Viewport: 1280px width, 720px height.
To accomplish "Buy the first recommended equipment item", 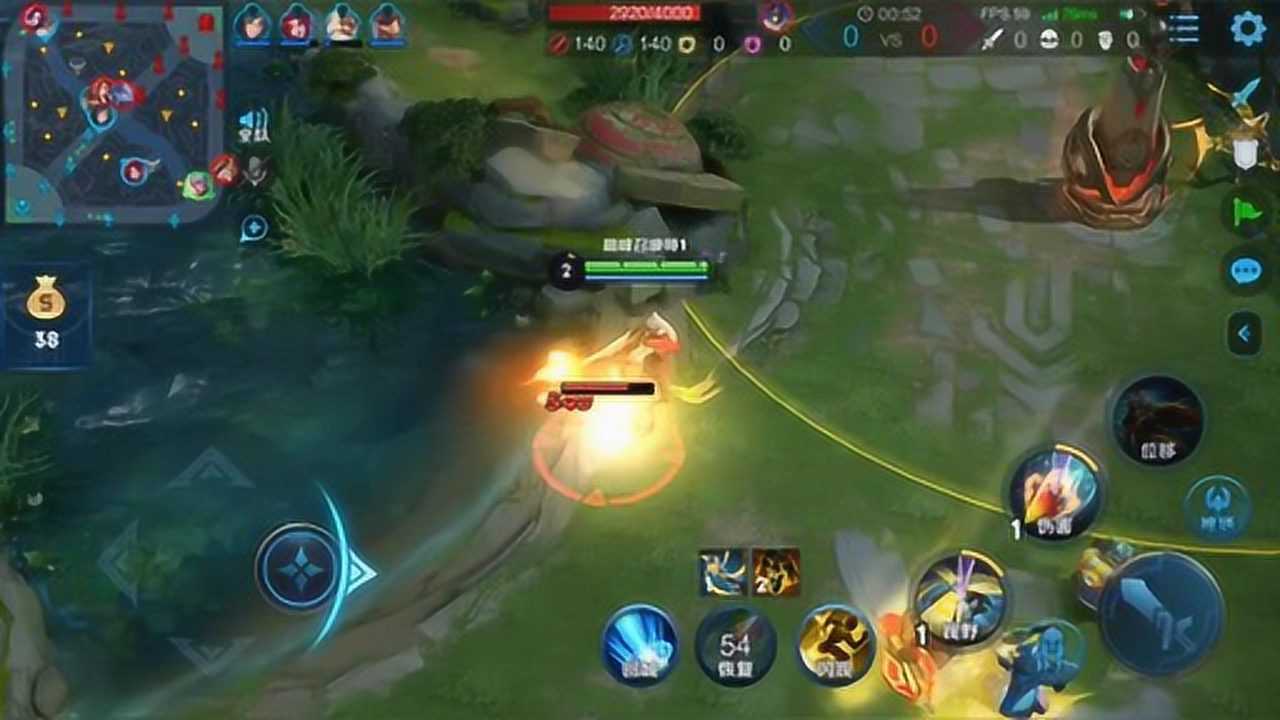I will [x=722, y=572].
